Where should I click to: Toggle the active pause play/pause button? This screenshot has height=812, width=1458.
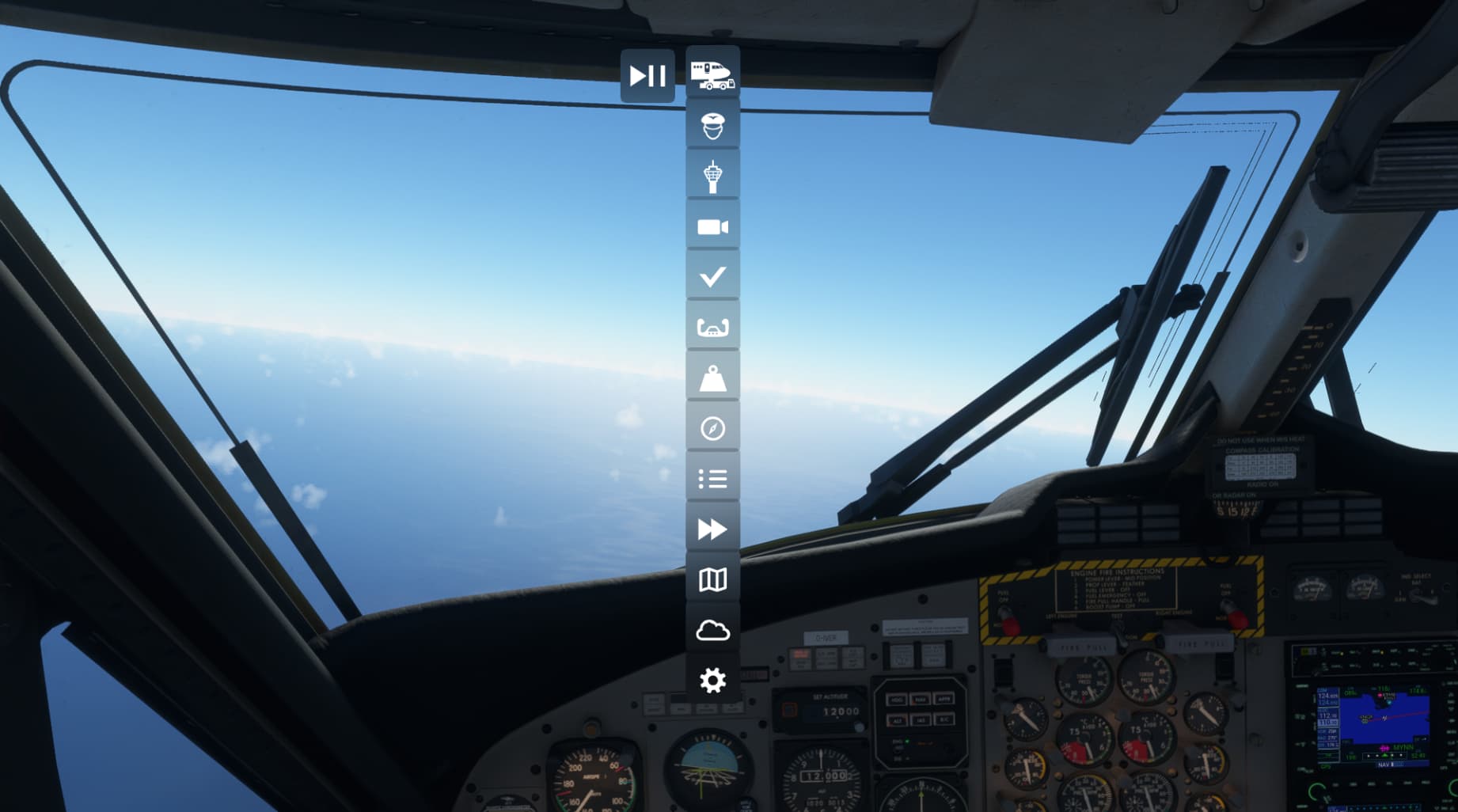(647, 76)
